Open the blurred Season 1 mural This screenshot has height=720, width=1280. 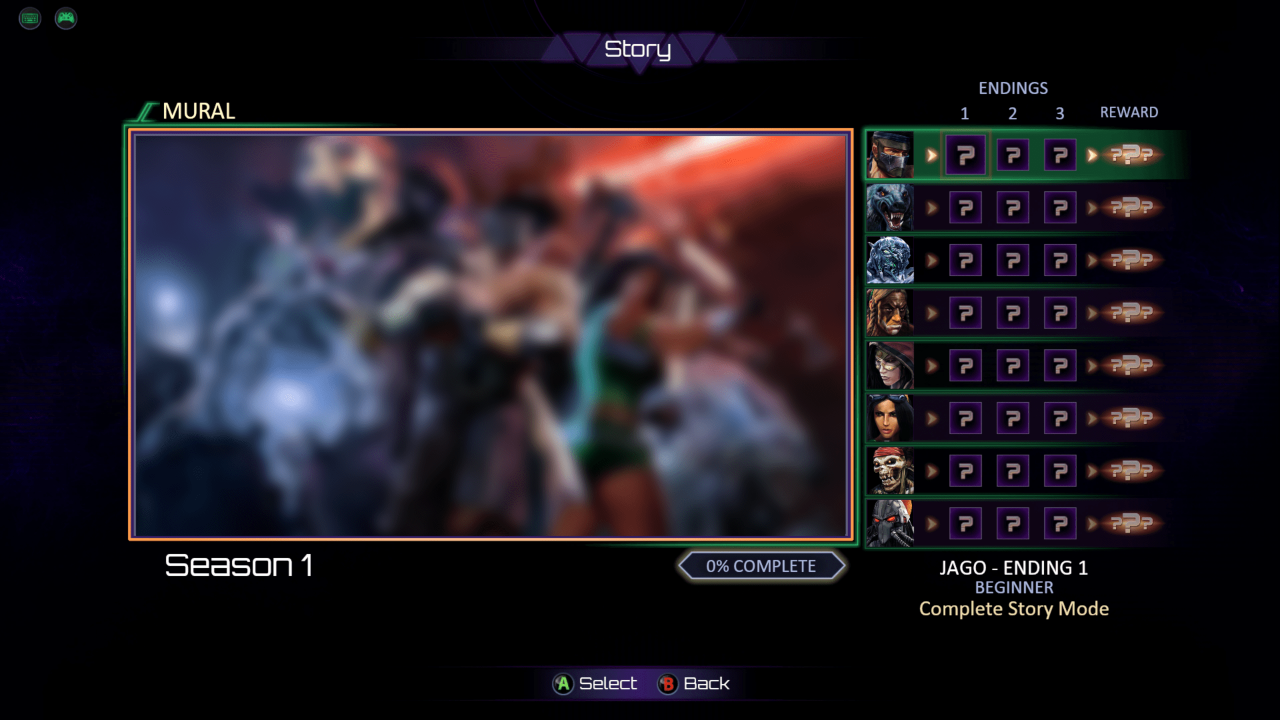(490, 335)
